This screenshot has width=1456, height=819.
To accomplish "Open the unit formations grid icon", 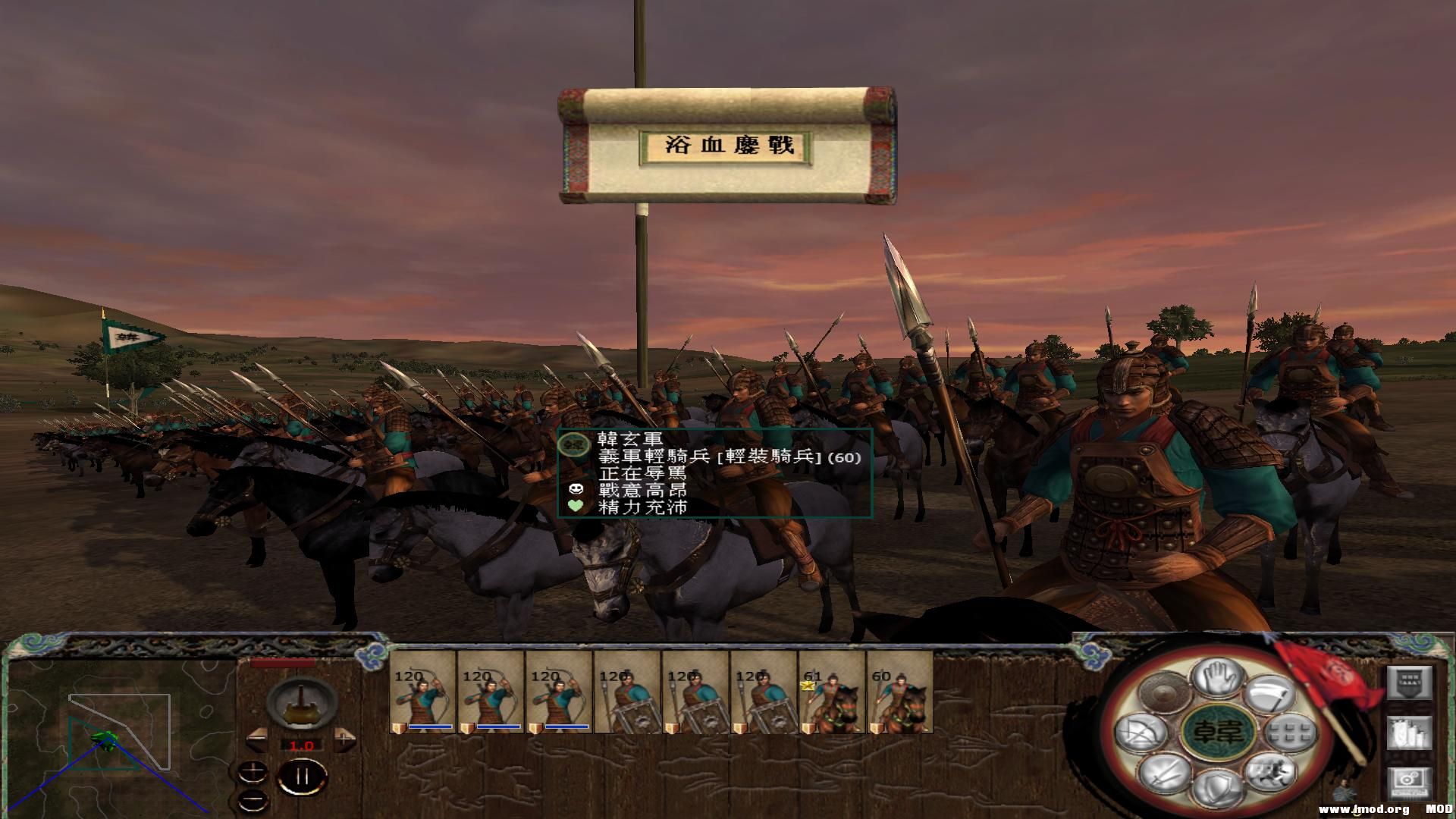I will point(1288,733).
